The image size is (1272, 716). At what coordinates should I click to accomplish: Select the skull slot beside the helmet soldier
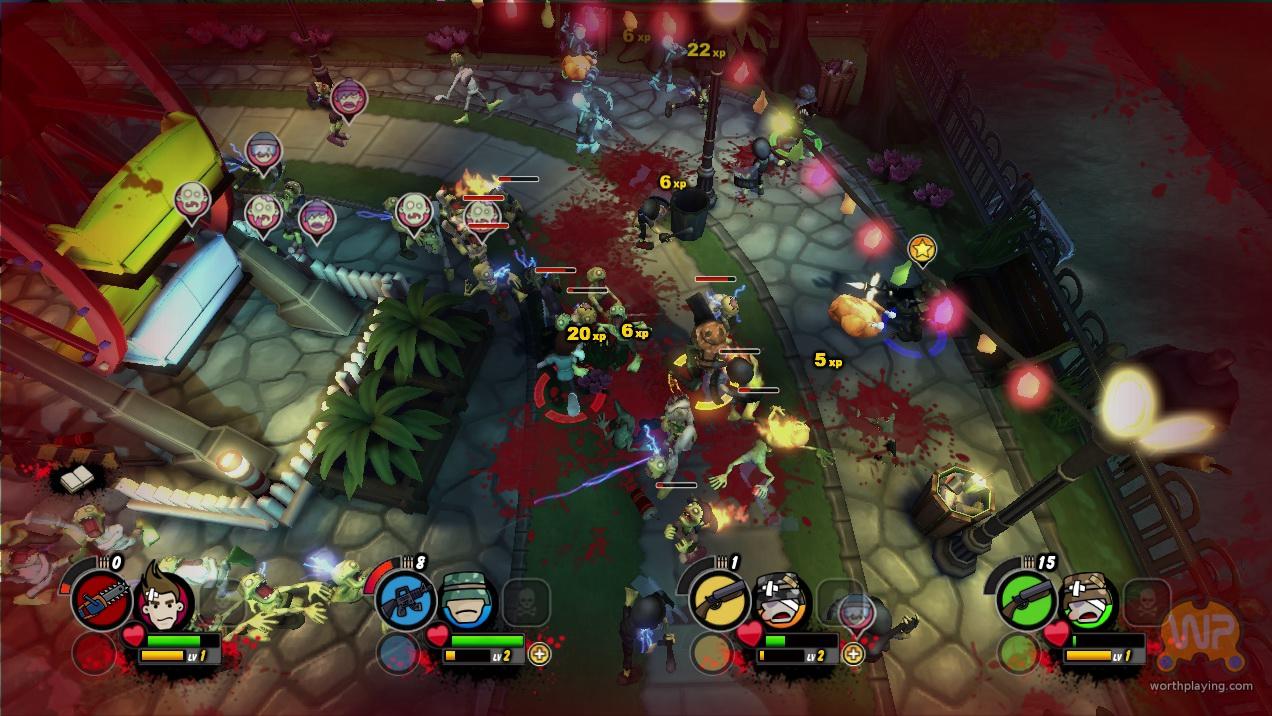[x=525, y=602]
